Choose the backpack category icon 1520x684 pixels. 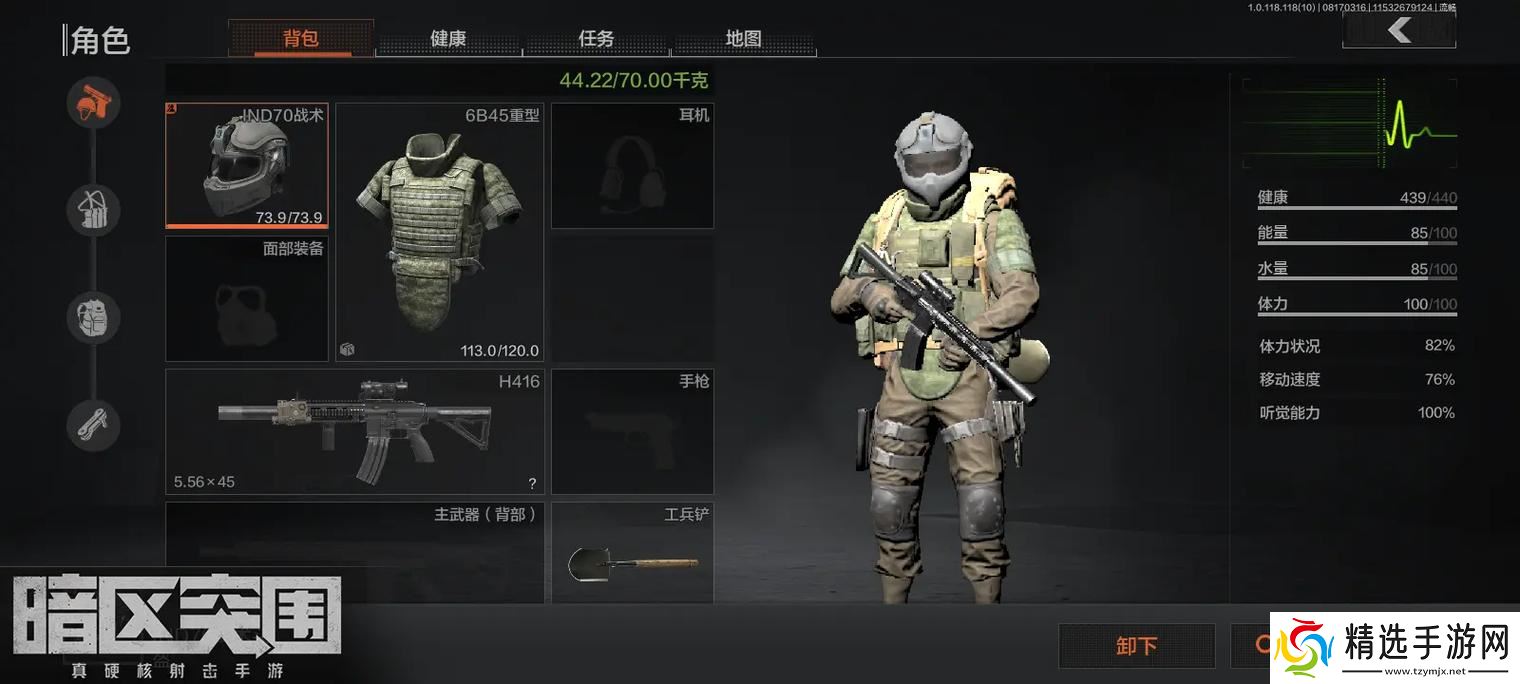coord(94,318)
